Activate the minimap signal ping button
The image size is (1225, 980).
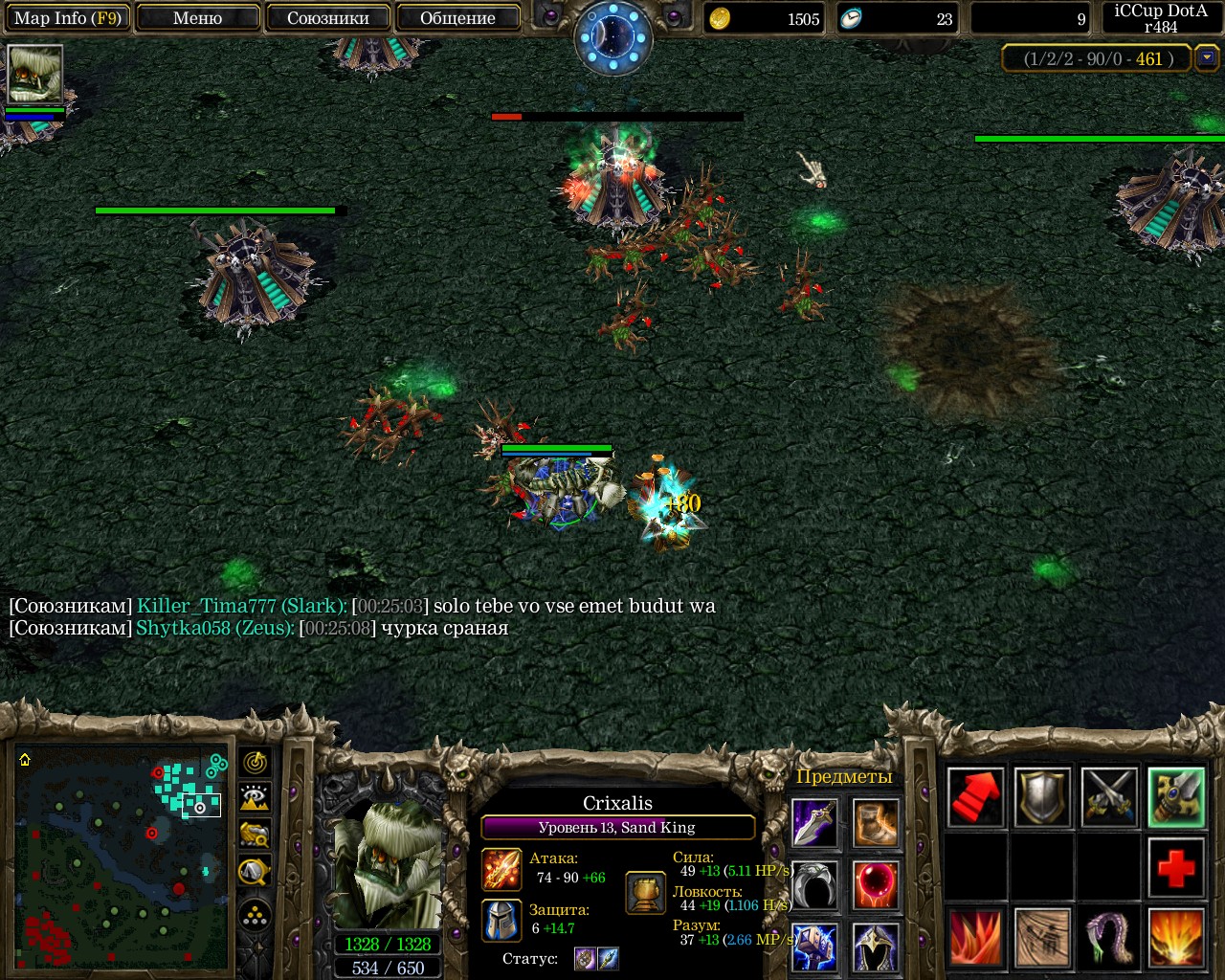click(x=256, y=763)
